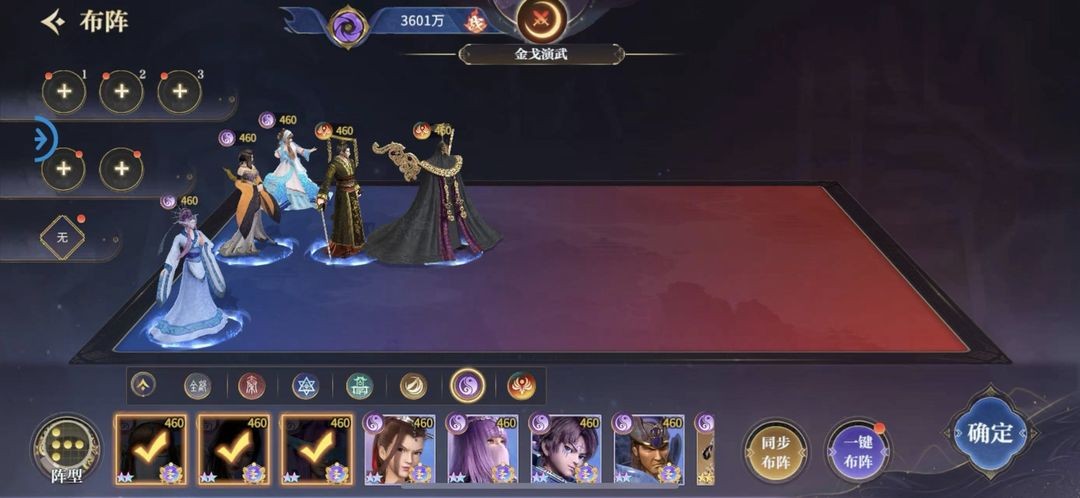Expand the blue arrow tab on left edge
This screenshot has width=1080, height=498.
(44, 139)
